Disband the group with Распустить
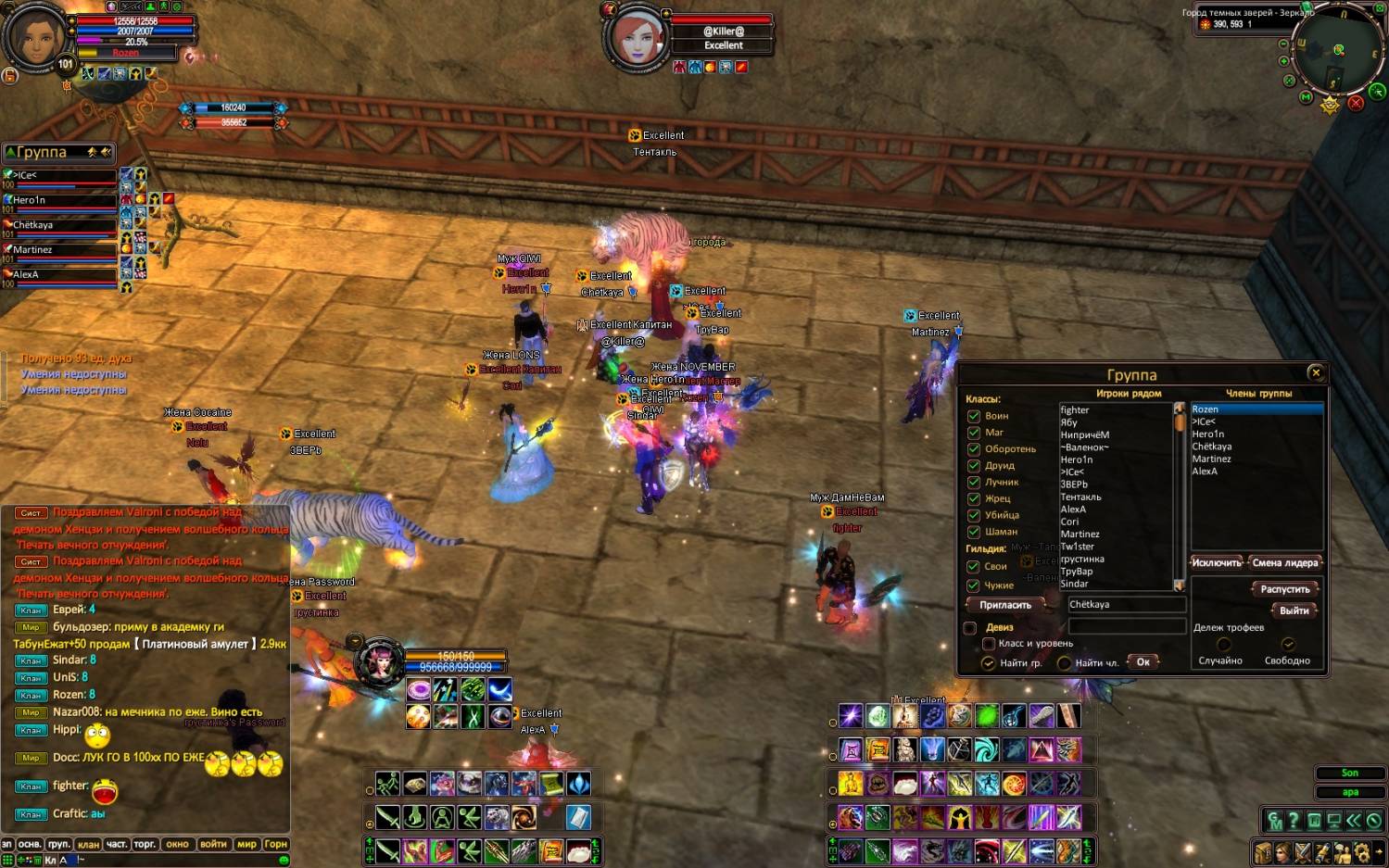 click(1285, 589)
